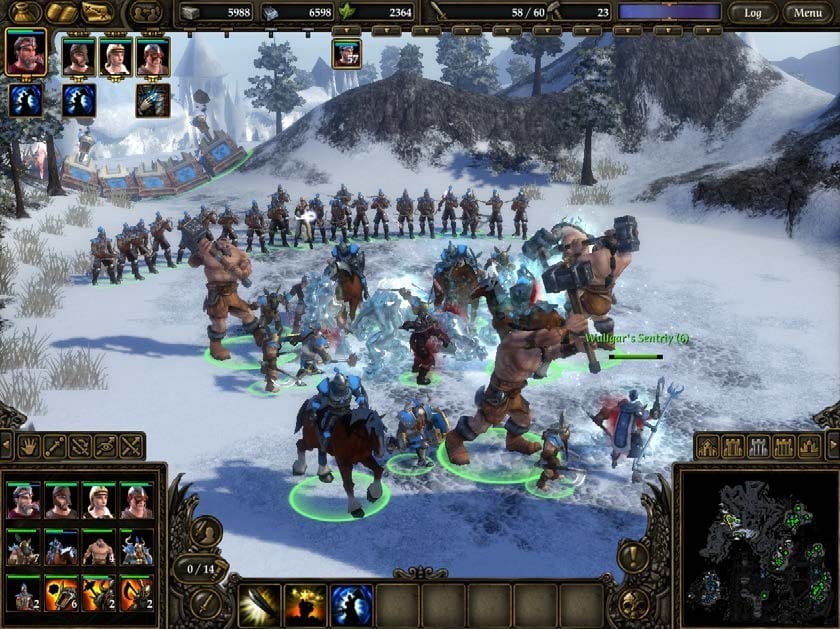Activate the blue silhouette aura ability
The width and height of the screenshot is (840, 629).
tap(351, 605)
